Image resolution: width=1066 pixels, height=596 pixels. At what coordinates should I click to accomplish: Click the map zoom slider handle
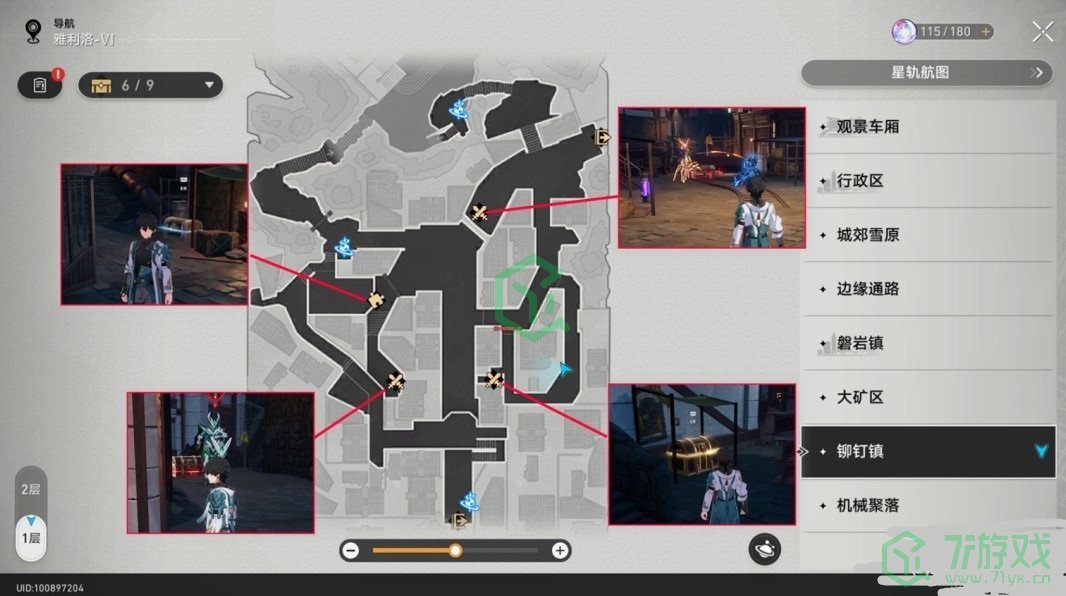coord(455,550)
